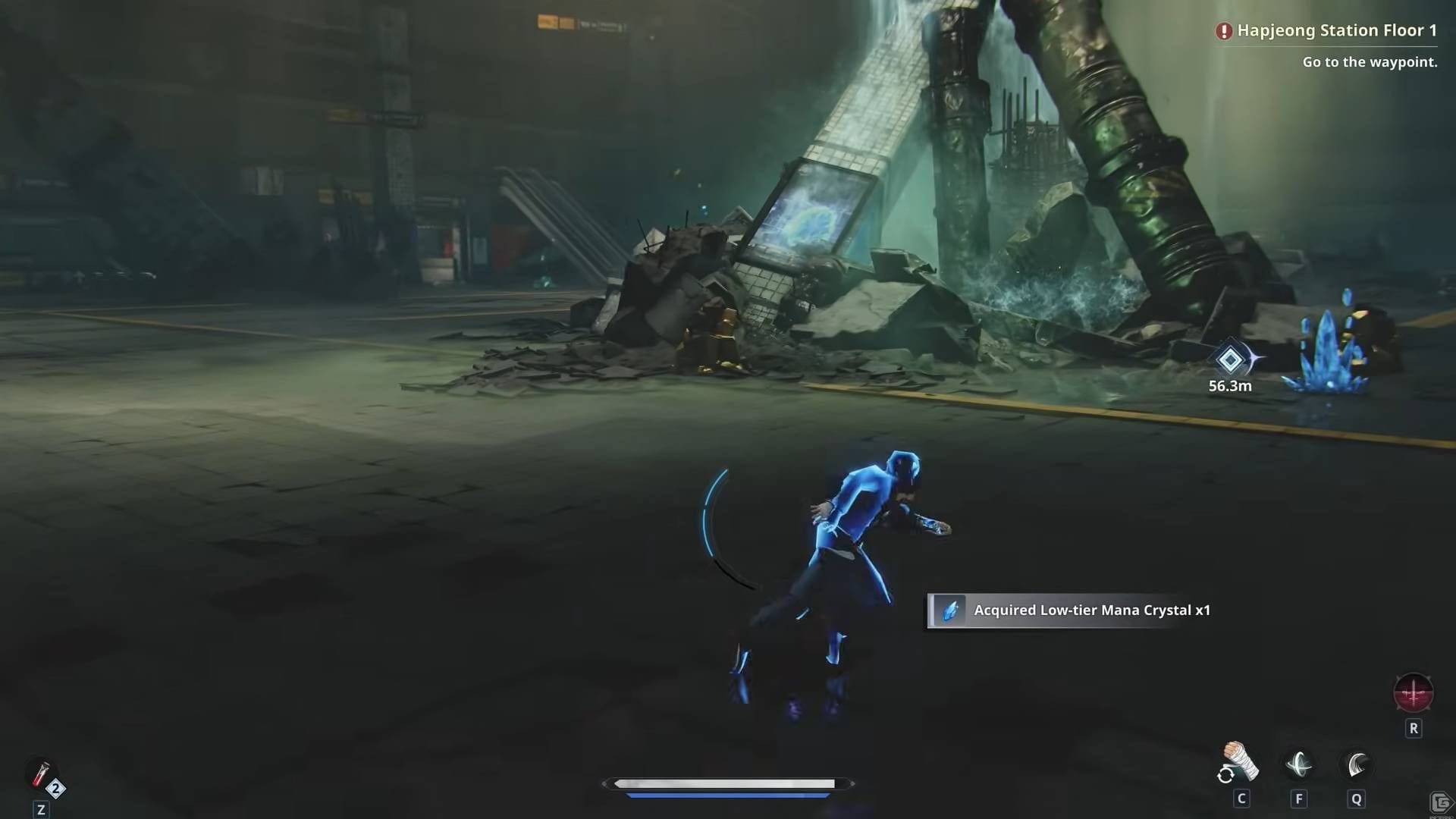This screenshot has width=1456, height=819.
Task: Toggle the R keybind label under the ultimate
Action: (1414, 728)
